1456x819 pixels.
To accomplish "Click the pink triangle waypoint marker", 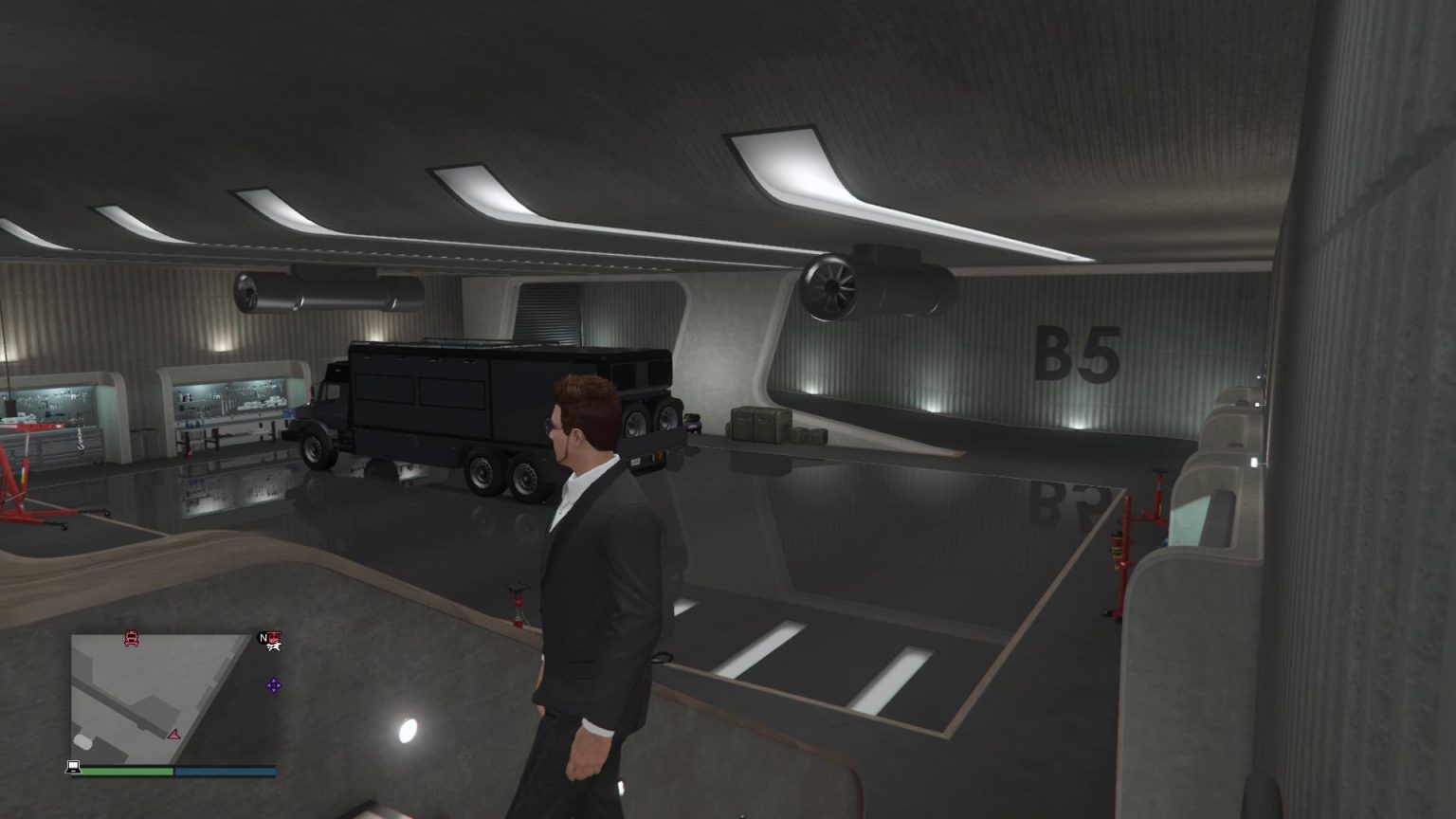I will click(x=174, y=736).
